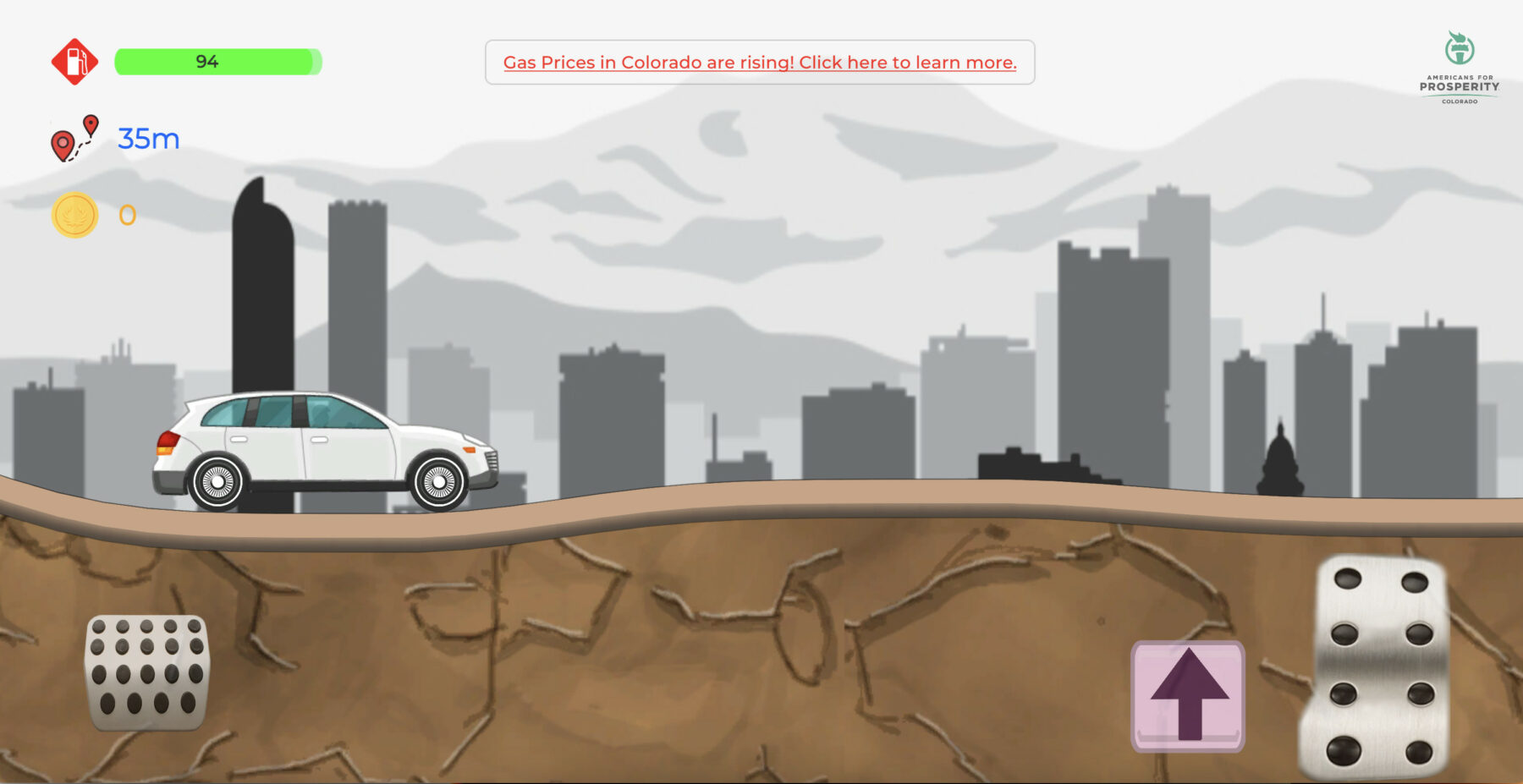The image size is (1523, 784).
Task: Open the Colorado gas prices link
Action: 759,63
